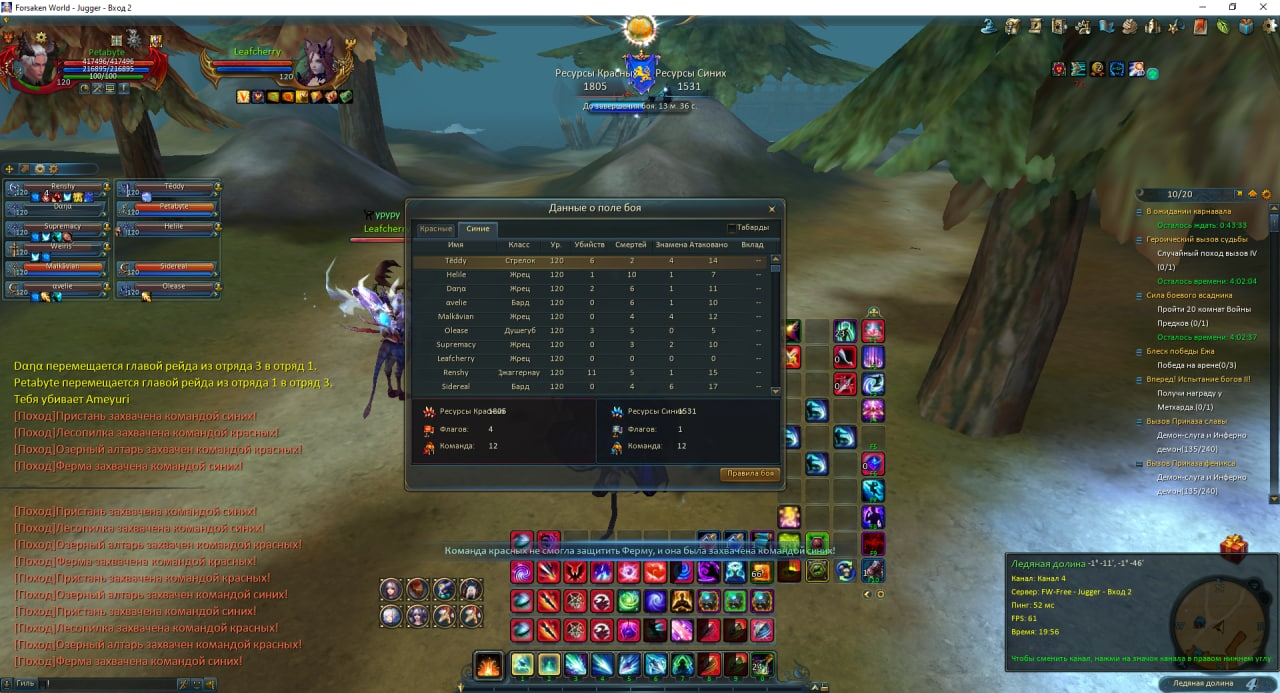1280x693 pixels.
Task: Click the blue wizard hat toolbar icon
Action: point(989,27)
